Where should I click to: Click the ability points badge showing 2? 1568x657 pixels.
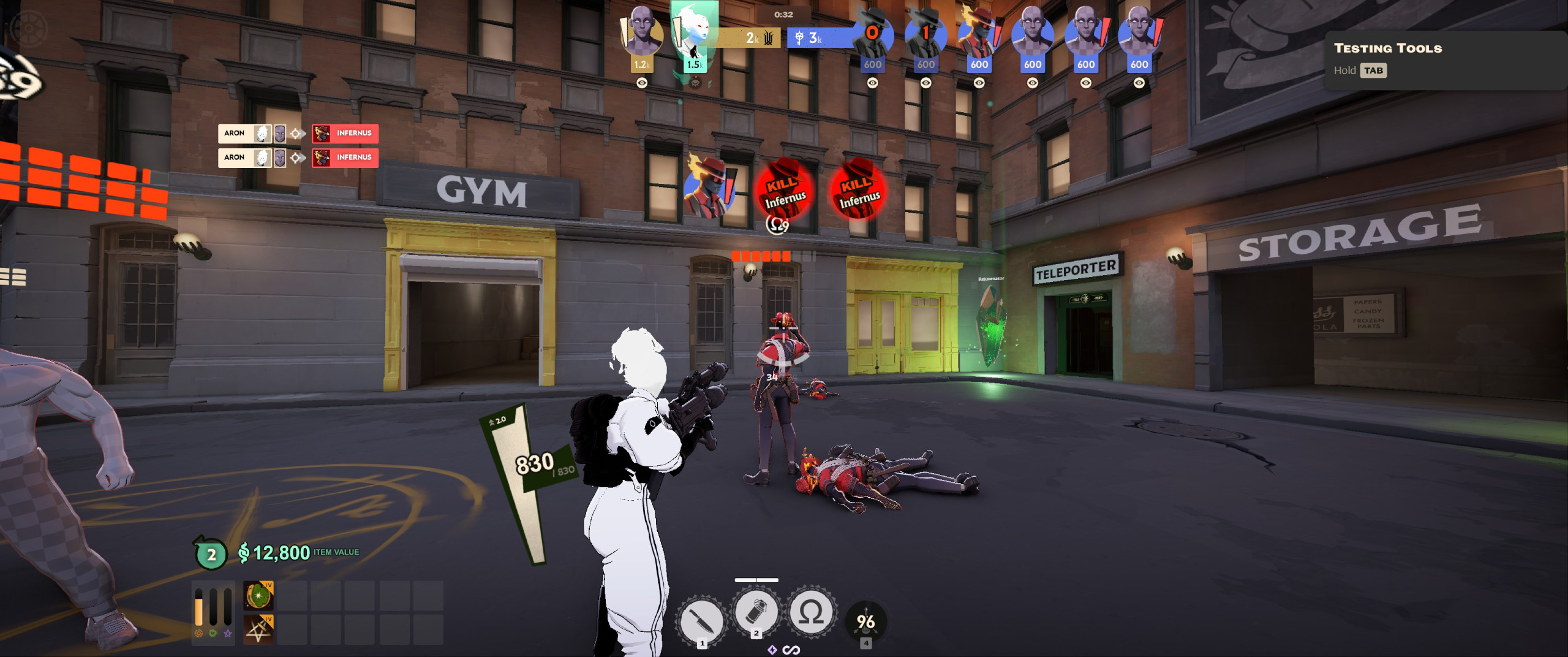click(x=211, y=554)
